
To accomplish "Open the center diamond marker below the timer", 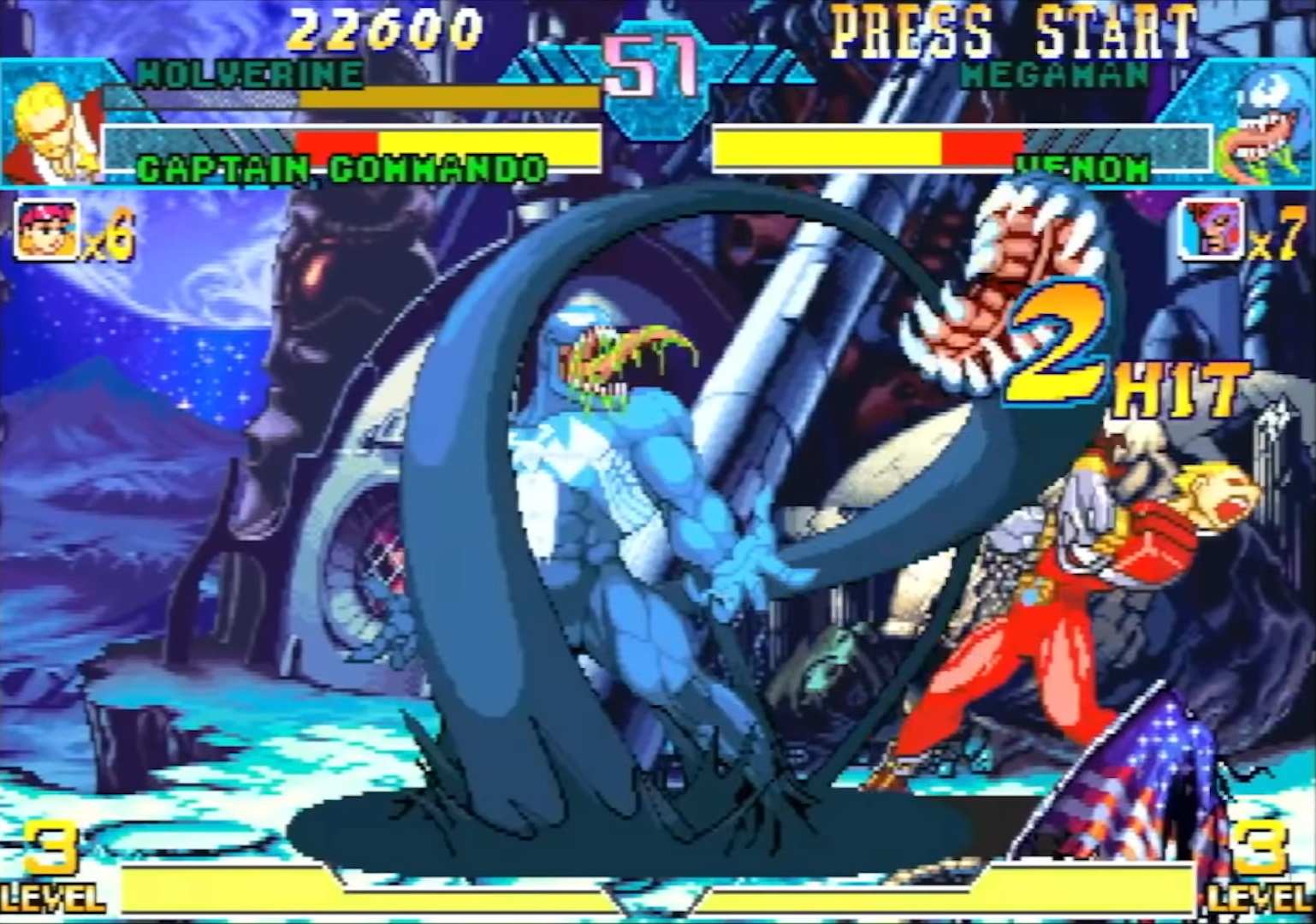I will point(654,898).
